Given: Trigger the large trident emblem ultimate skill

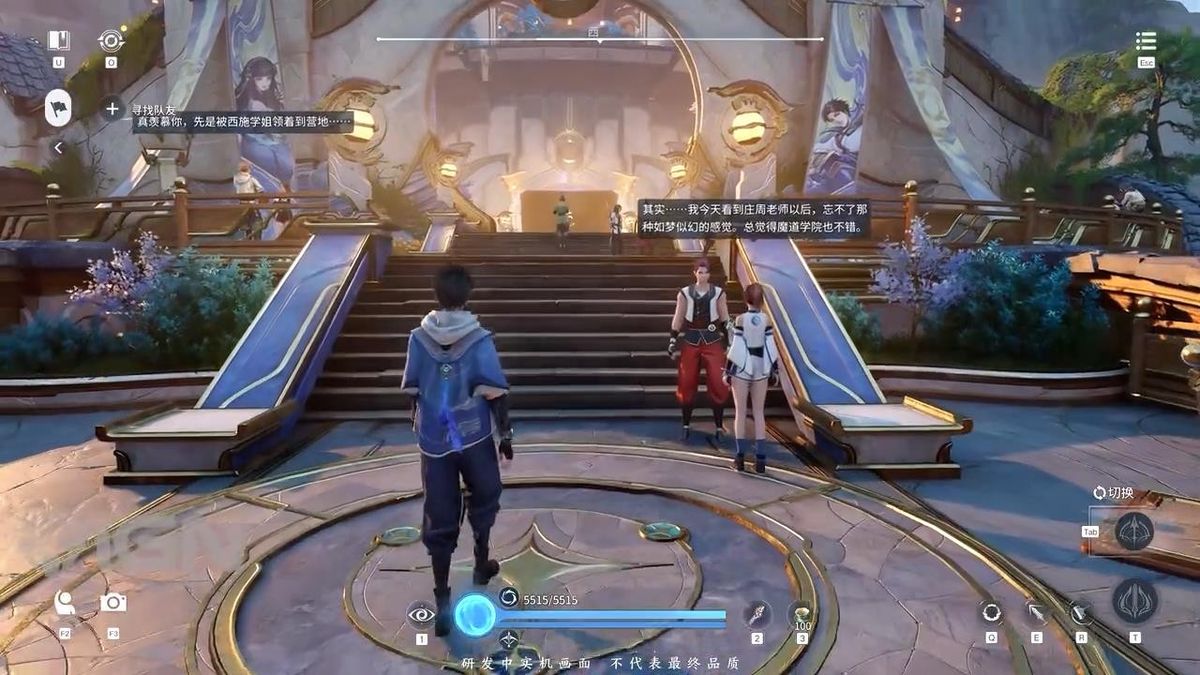Looking at the screenshot, I should pos(1135,602).
